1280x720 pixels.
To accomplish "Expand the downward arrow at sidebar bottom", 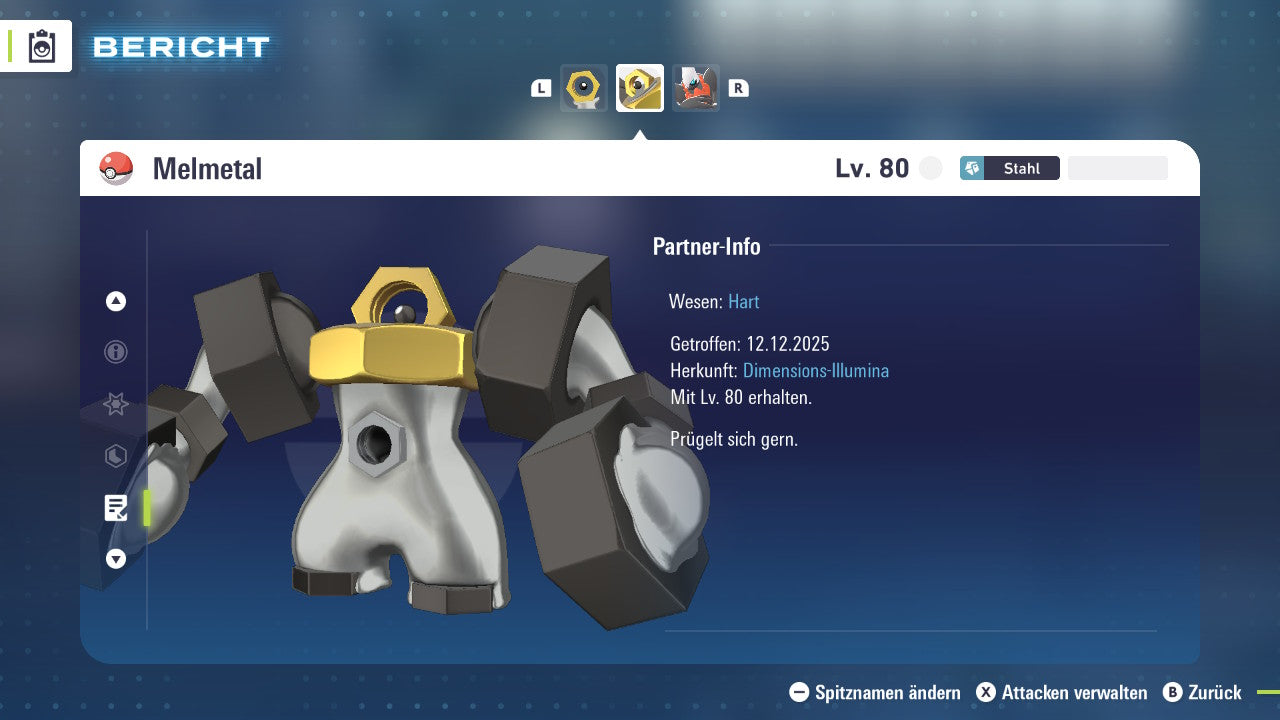I will pos(115,559).
